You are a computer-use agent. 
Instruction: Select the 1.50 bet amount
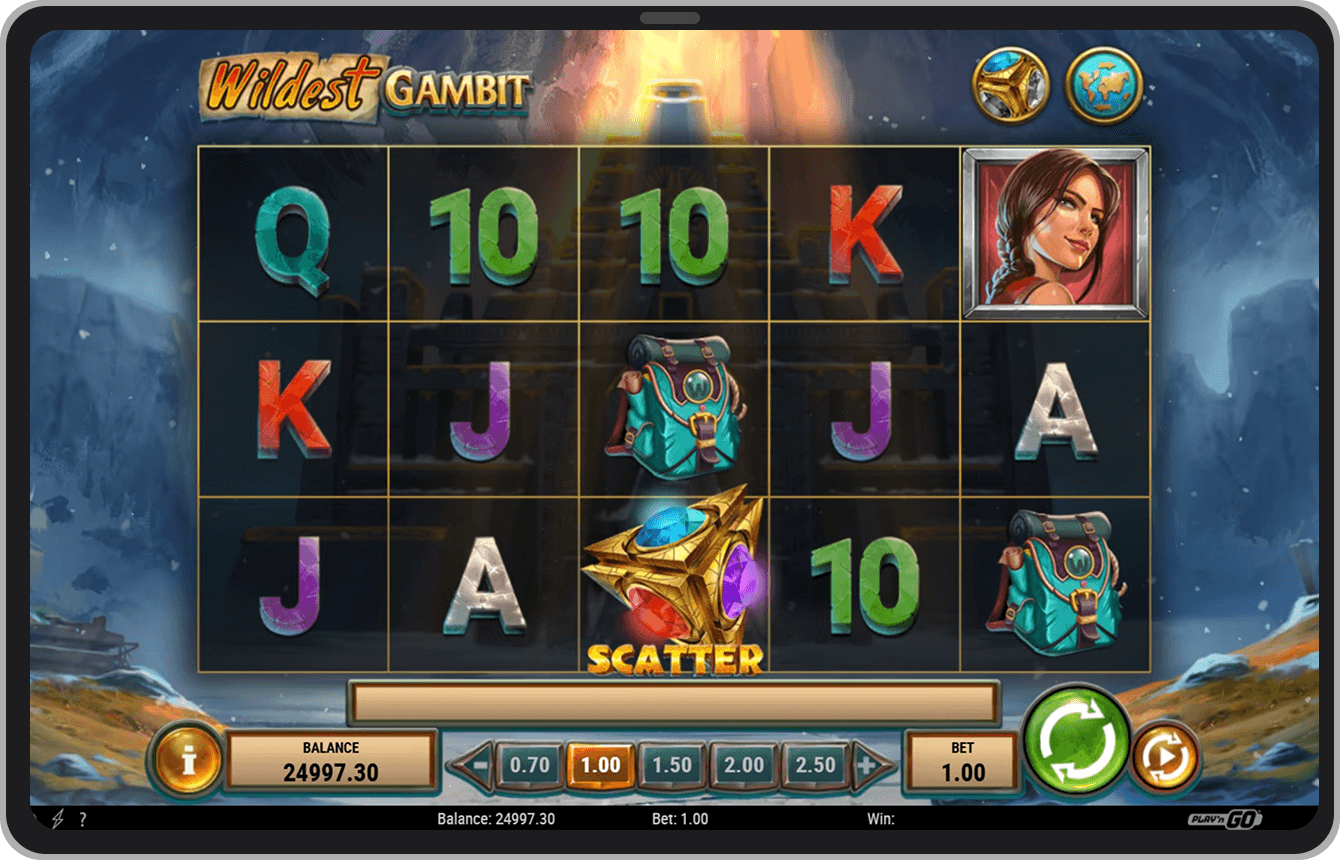[673, 763]
